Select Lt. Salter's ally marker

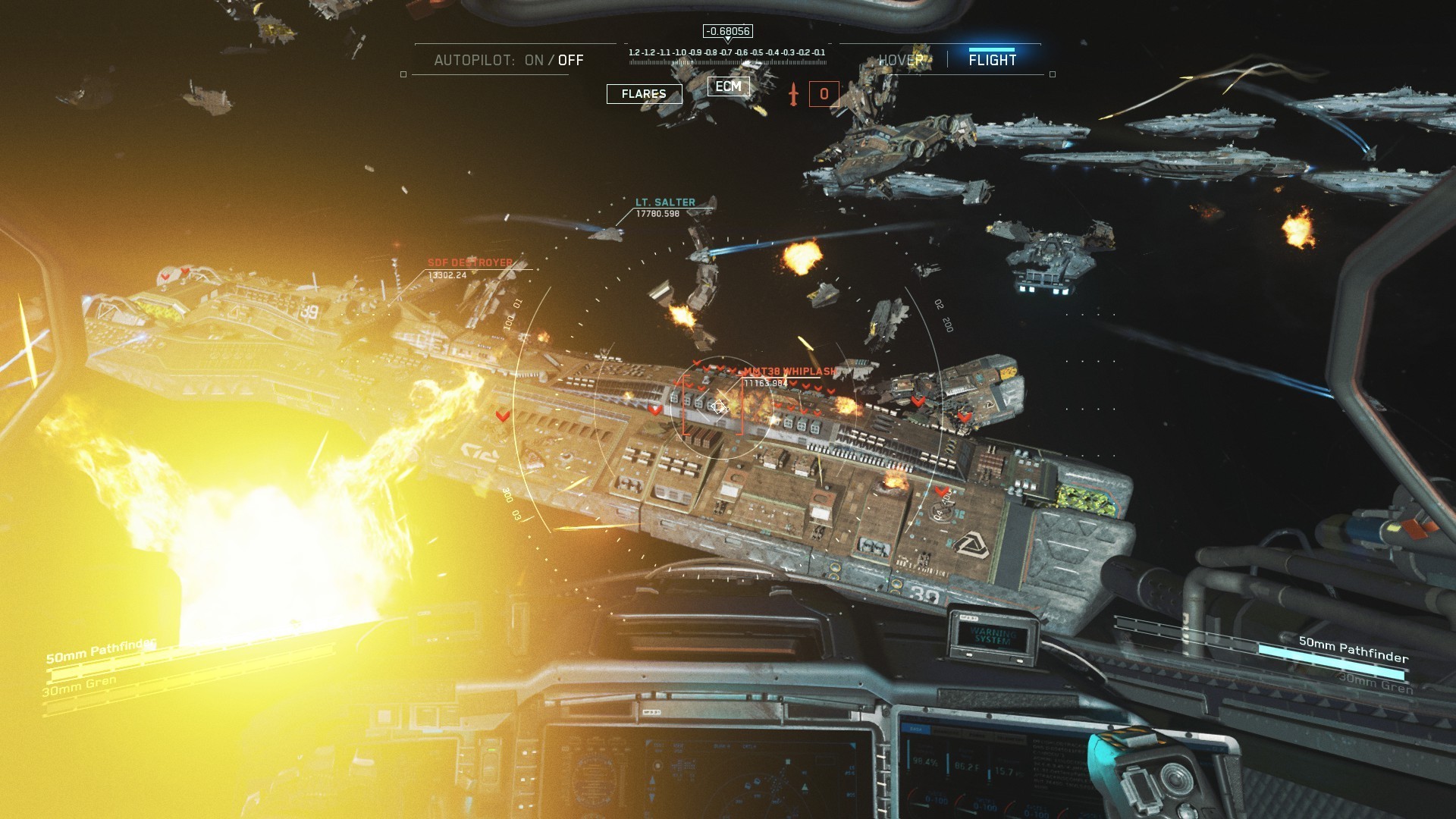[665, 202]
